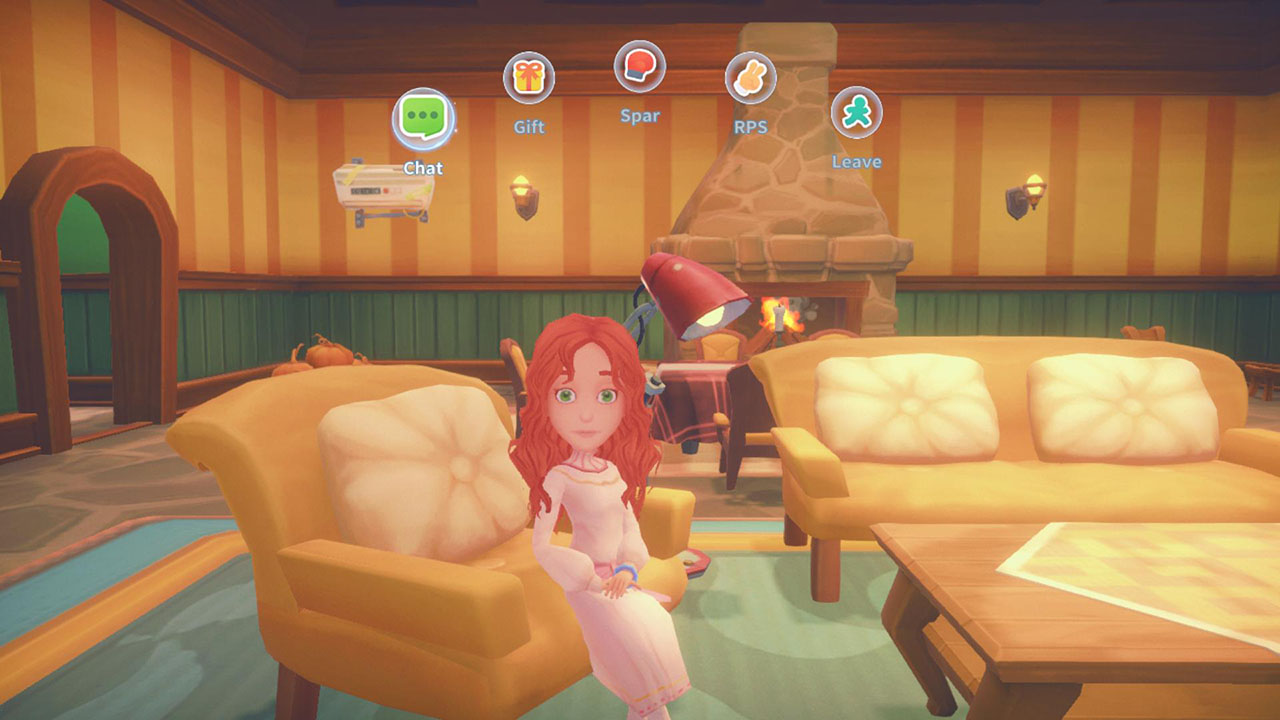Screen dimensions: 1280x720
Task: End the interaction with the teal figure icon
Action: tap(858, 113)
